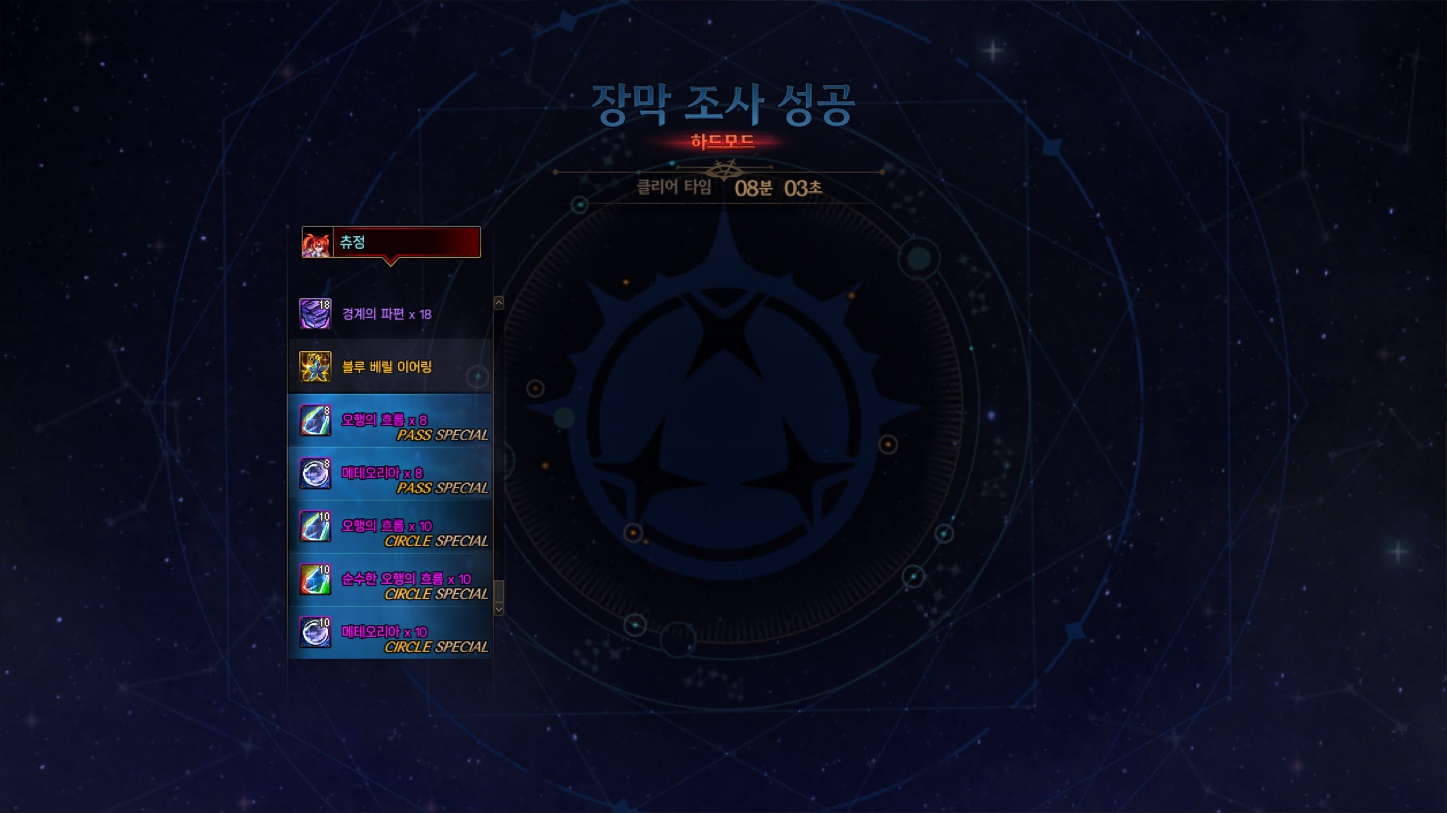Select 메테오리아 x 10 Circle Special reward
Viewport: 1447px width, 813px height.
tap(390, 632)
